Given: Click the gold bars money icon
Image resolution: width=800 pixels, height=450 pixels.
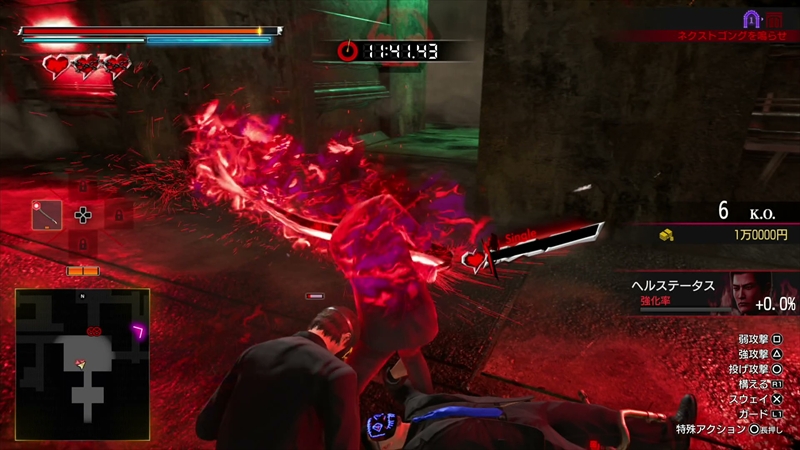Looking at the screenshot, I should click(x=665, y=235).
